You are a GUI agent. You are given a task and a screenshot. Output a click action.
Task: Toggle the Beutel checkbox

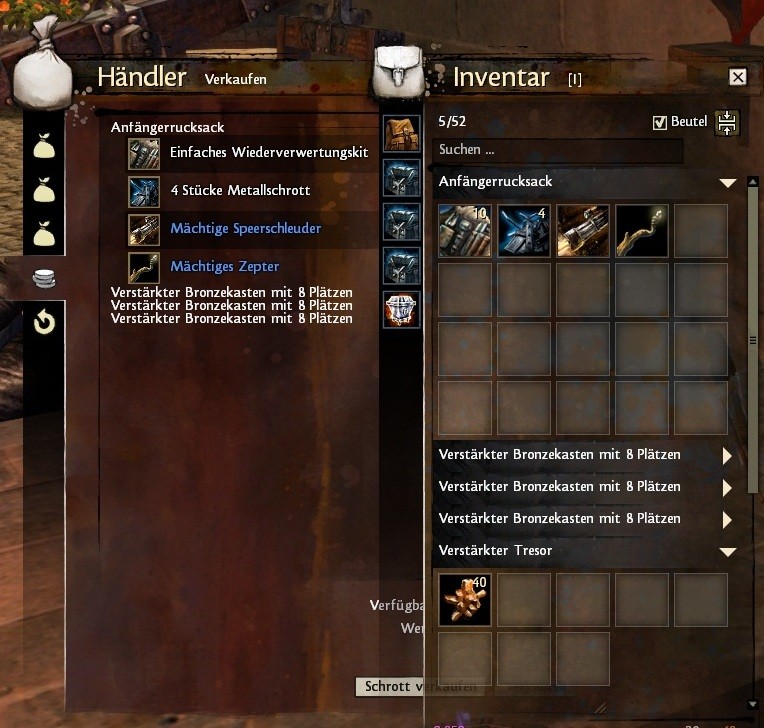tap(659, 122)
